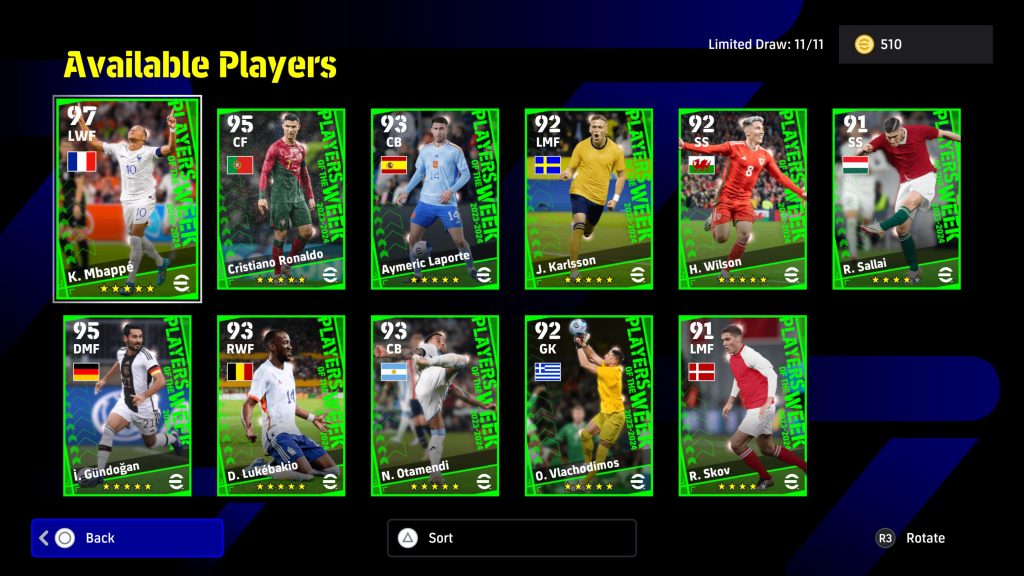This screenshot has width=1024, height=576.
Task: Choose the R. Sallai card
Action: [x=897, y=199]
